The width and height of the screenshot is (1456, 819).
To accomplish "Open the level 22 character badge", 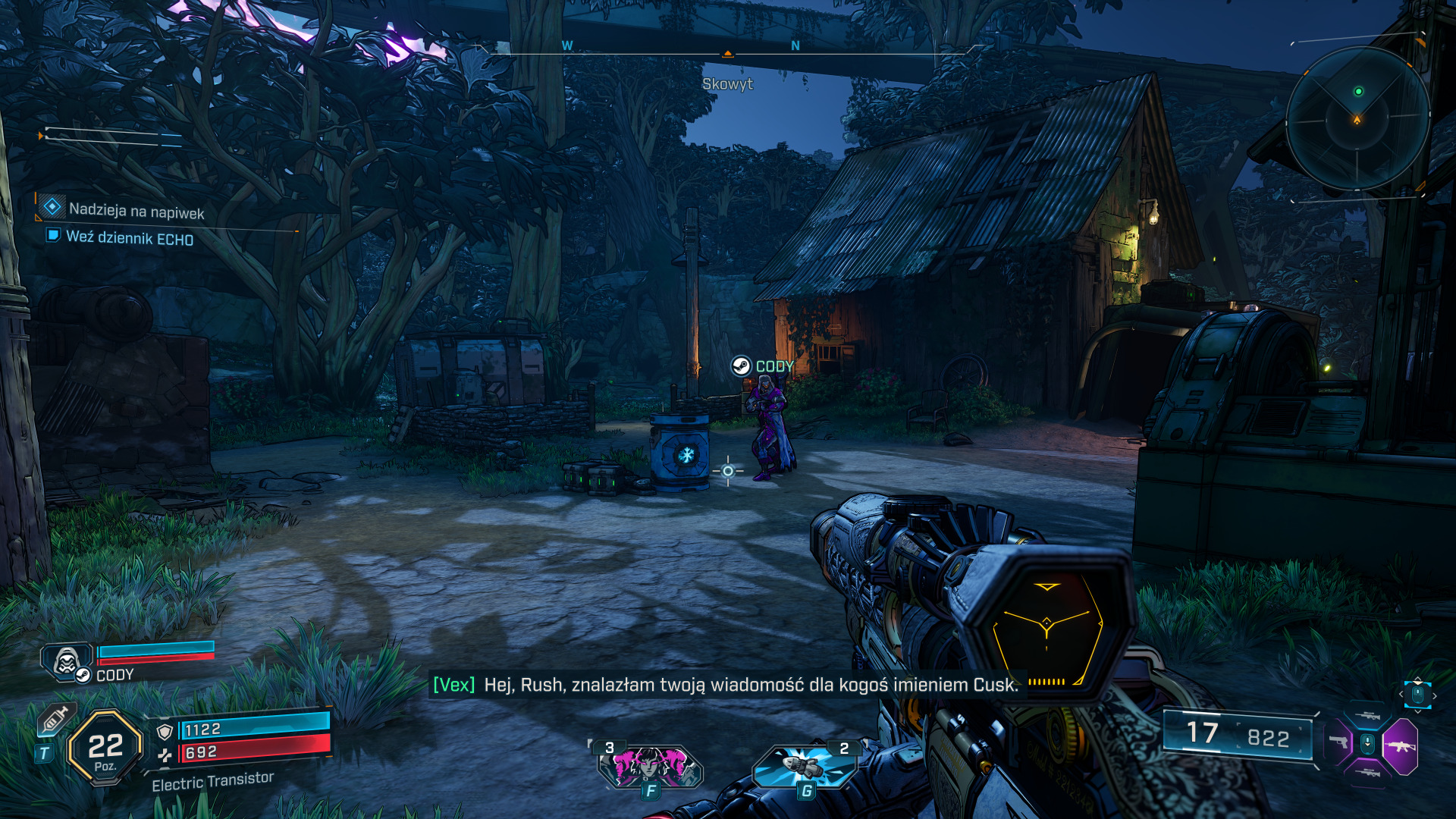I will pyautogui.click(x=105, y=748).
